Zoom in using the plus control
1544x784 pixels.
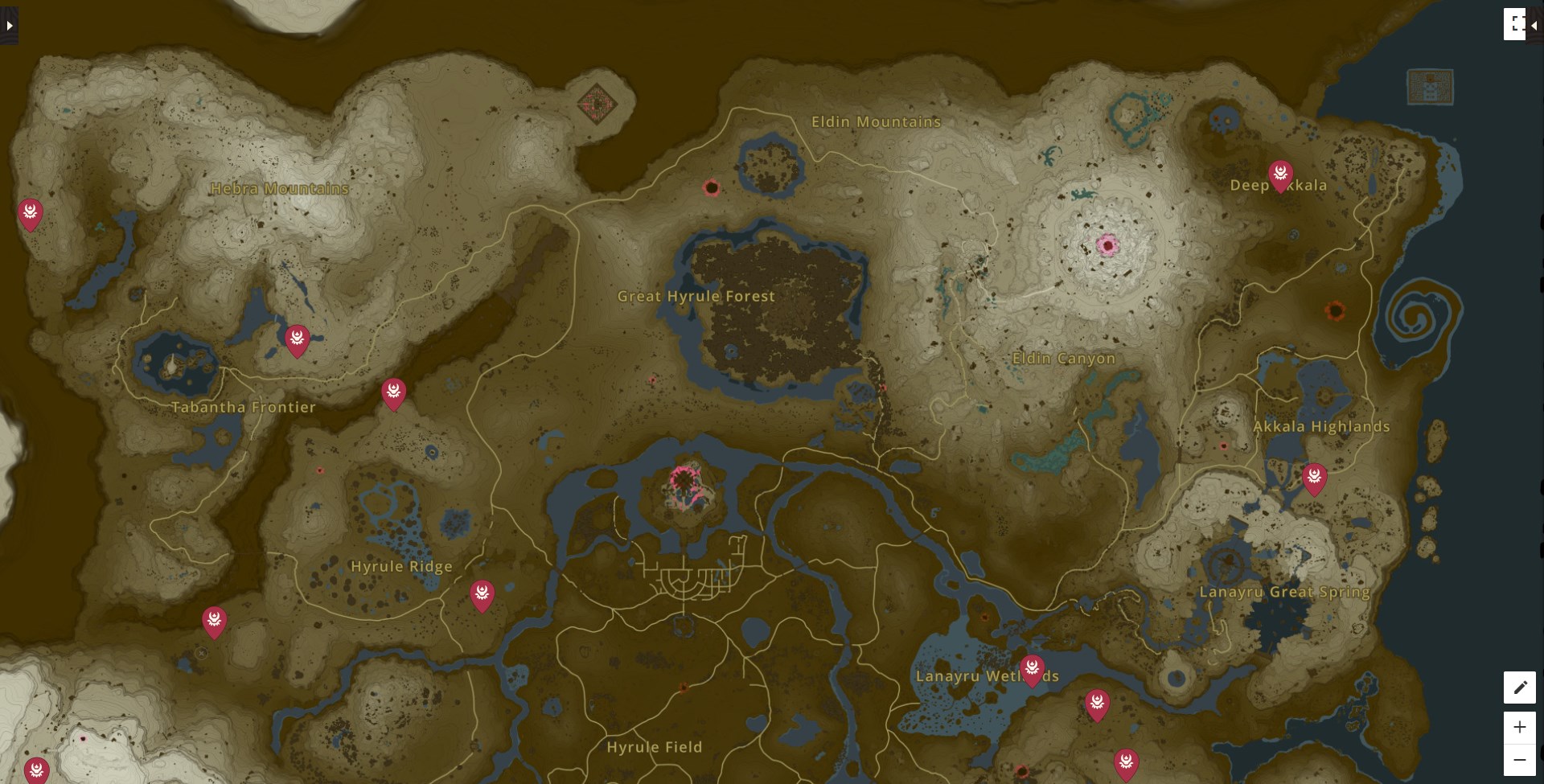click(1520, 727)
